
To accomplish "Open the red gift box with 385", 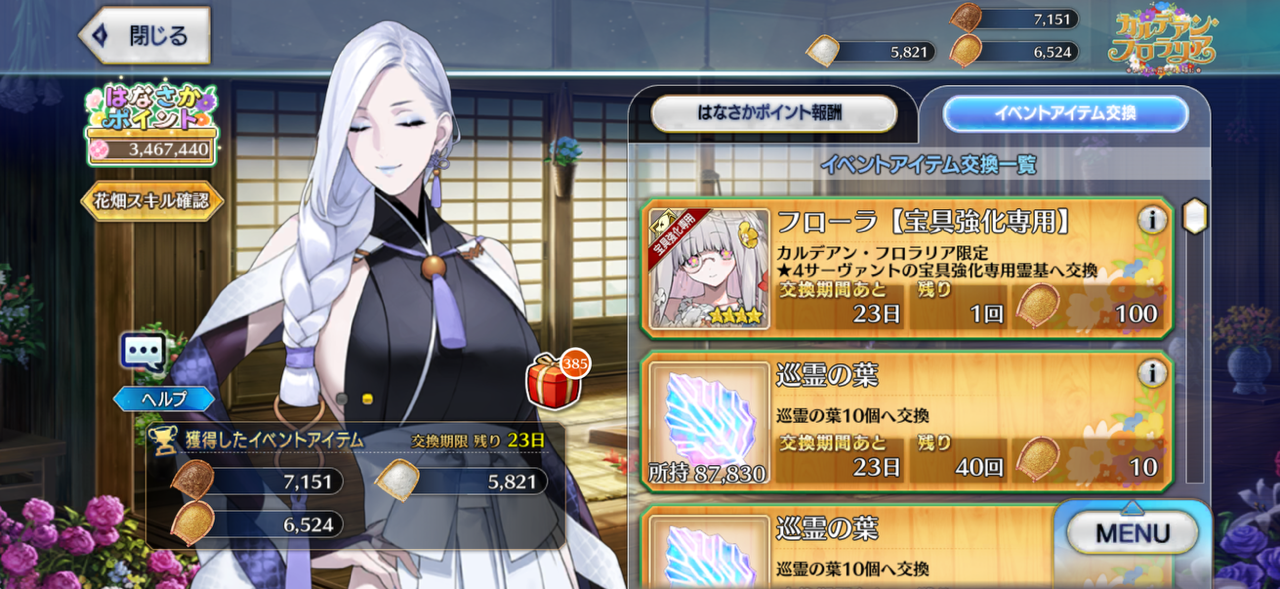I will [x=553, y=383].
